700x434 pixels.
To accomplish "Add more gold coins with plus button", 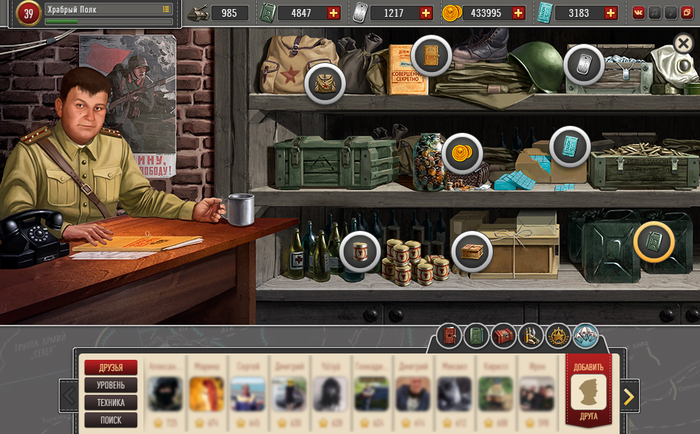I will pos(517,13).
